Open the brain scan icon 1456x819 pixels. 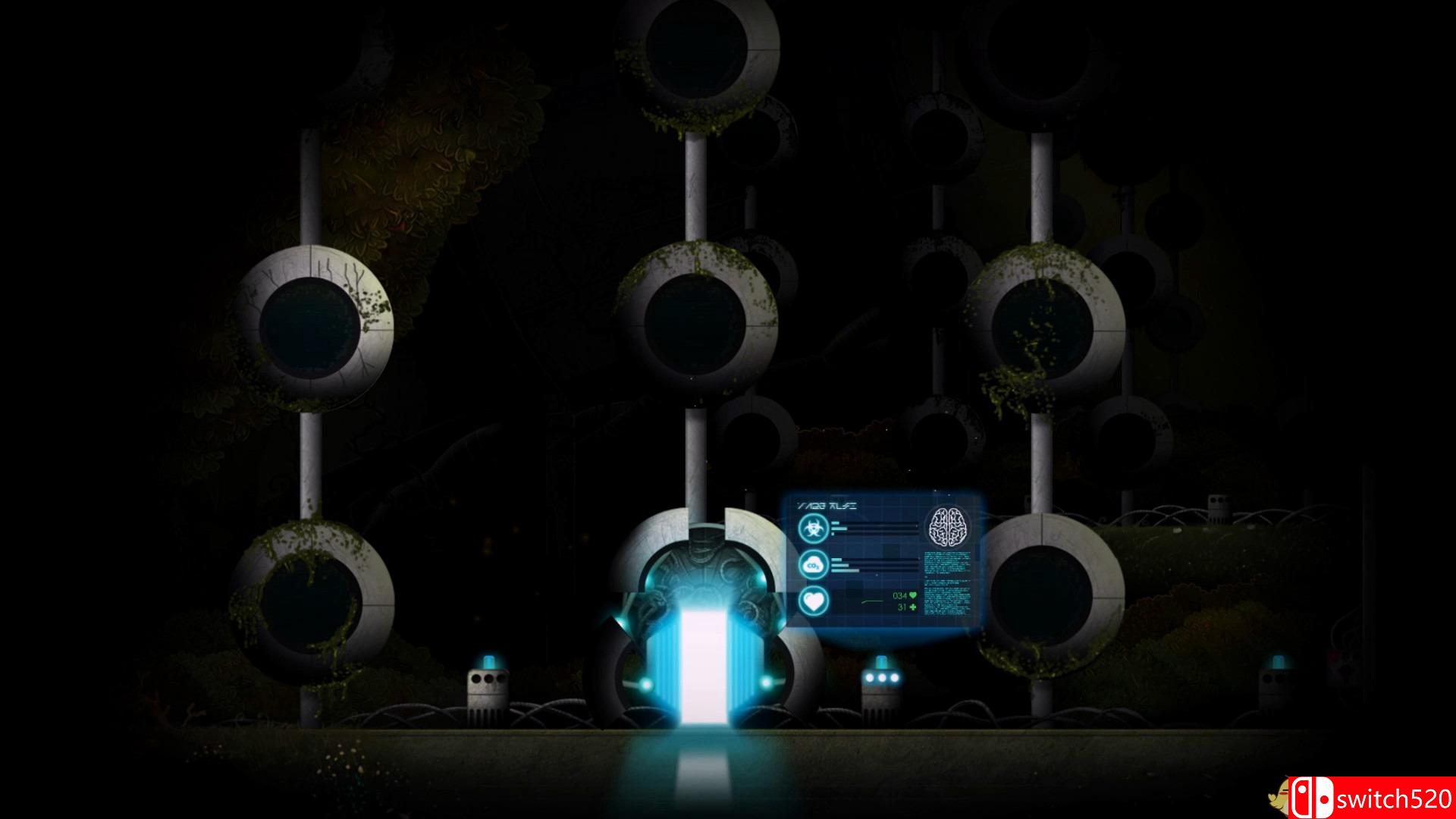948,526
